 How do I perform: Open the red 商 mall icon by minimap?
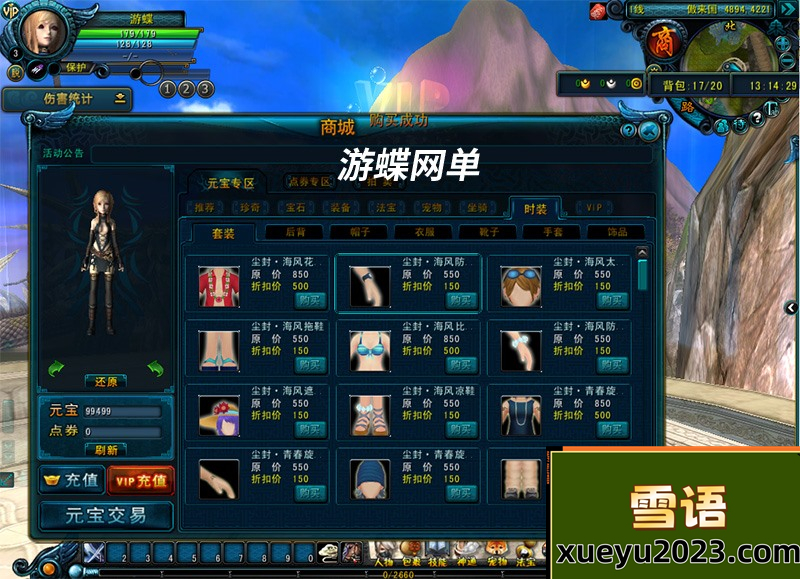pos(660,41)
